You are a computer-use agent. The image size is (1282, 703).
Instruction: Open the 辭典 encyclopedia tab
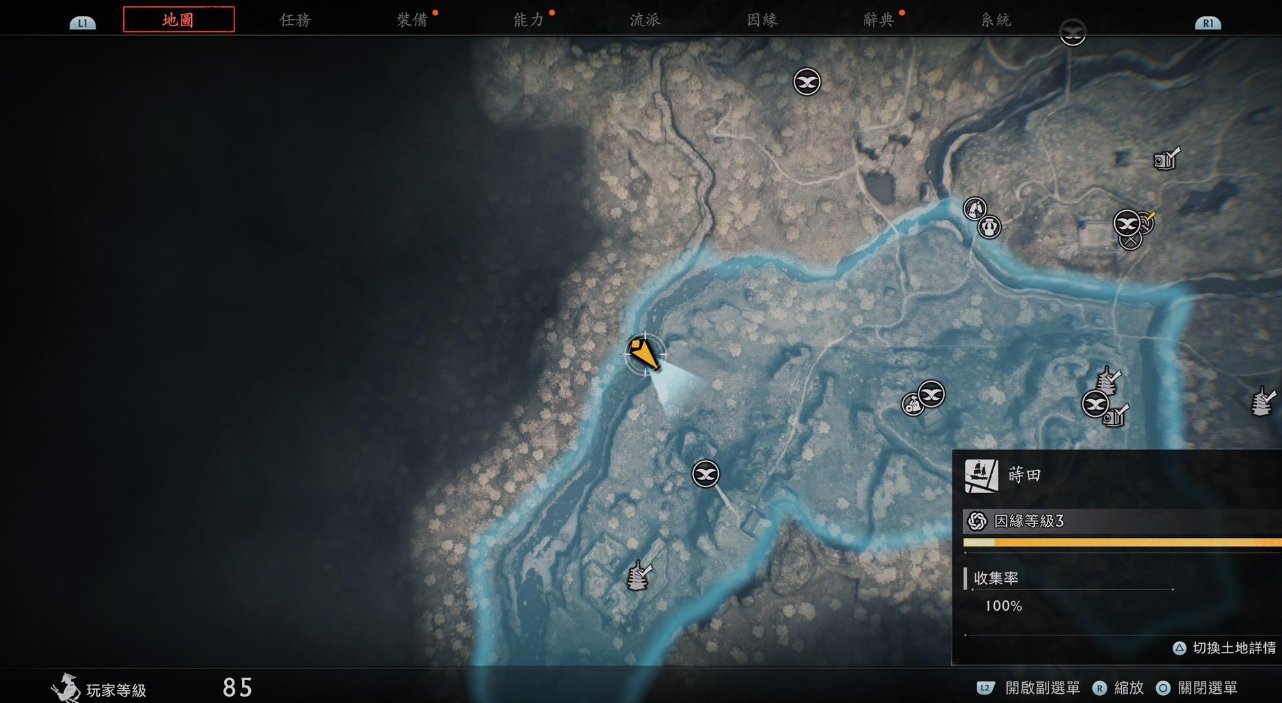[879, 20]
